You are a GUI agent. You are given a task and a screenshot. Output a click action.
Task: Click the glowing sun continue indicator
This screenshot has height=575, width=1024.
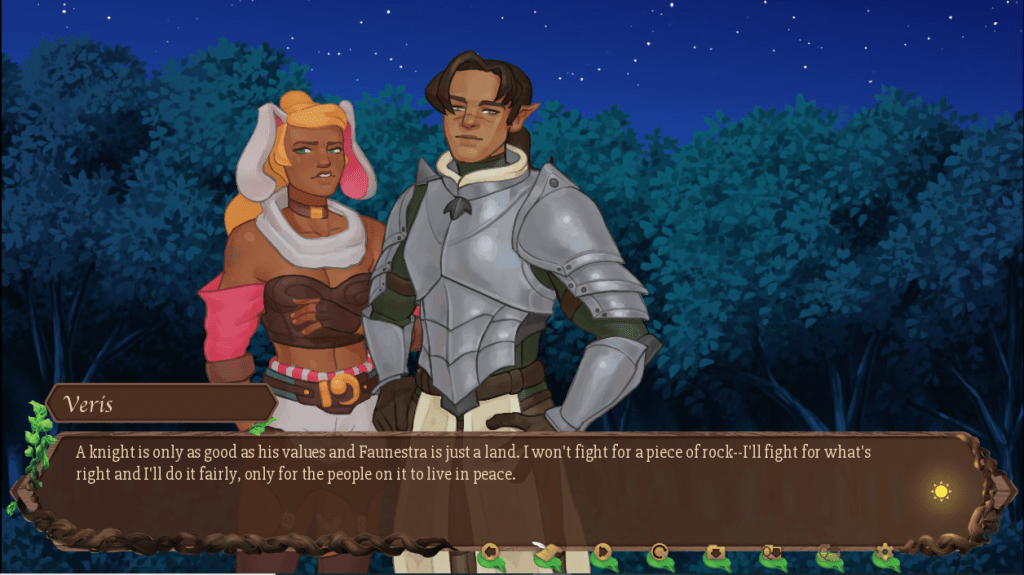coord(940,491)
